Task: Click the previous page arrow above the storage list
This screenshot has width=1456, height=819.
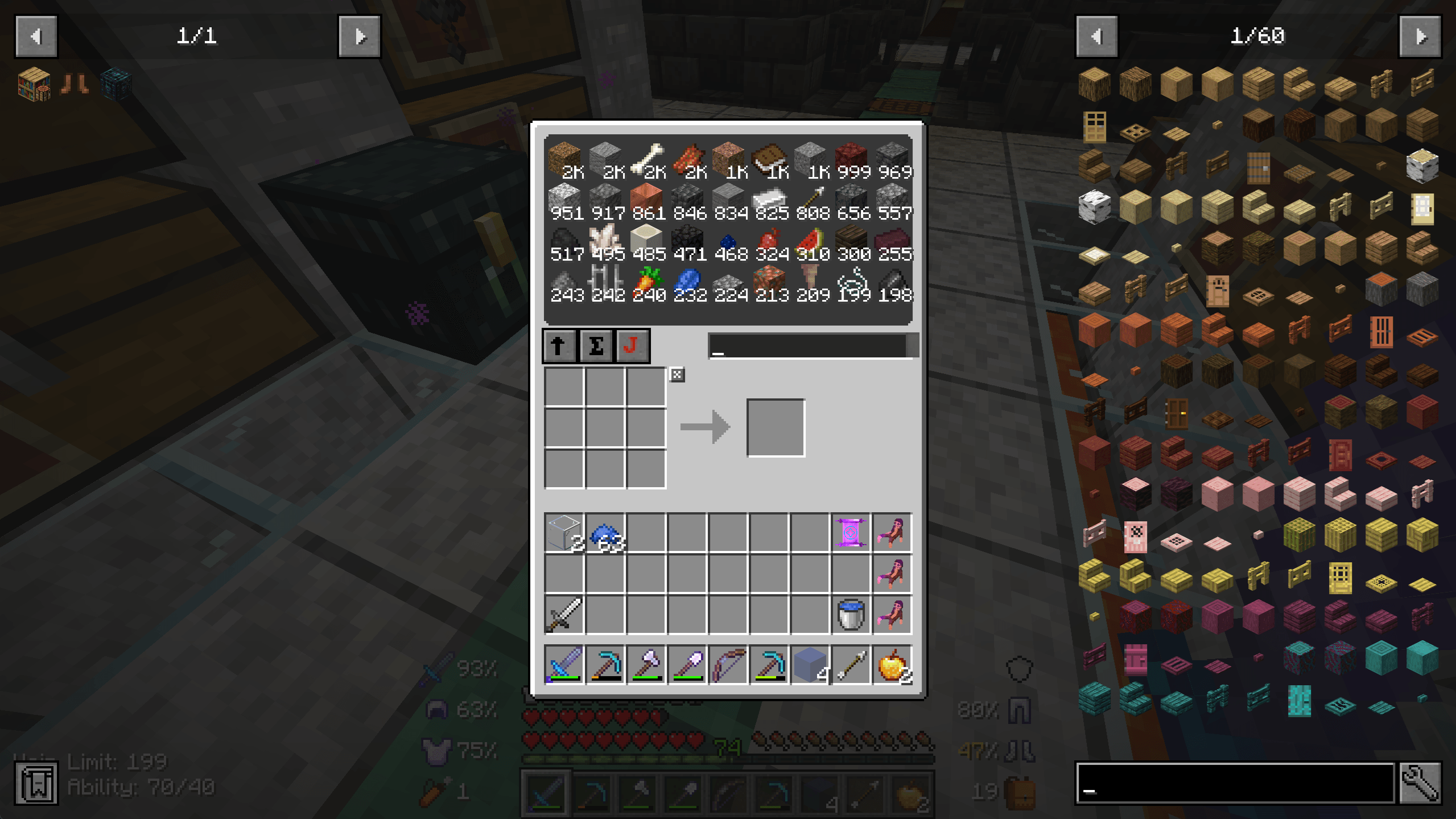Action: coord(38,36)
